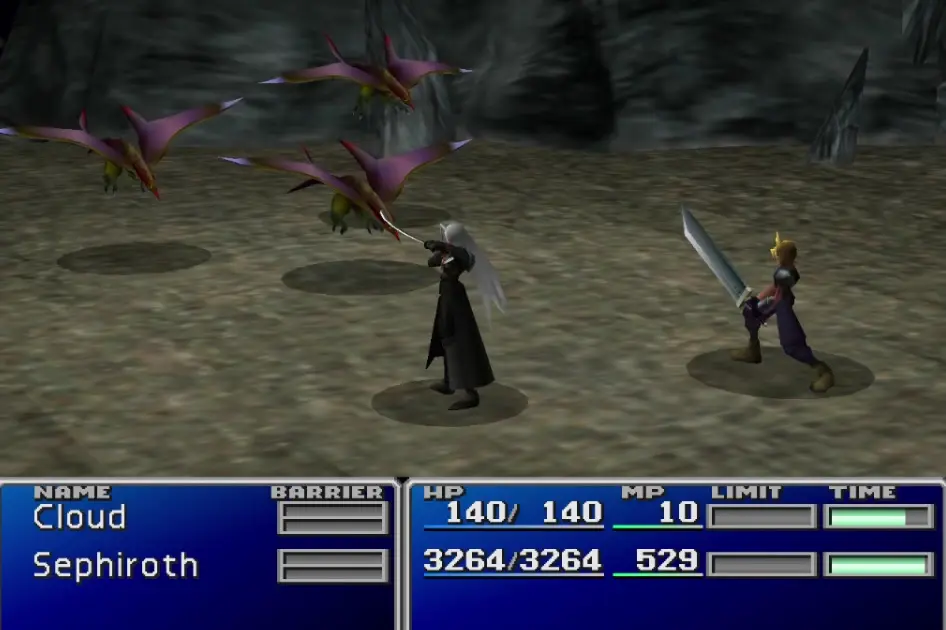Screen dimensions: 946x630
Task: Choose Sephiroth in the party name list
Action: pyautogui.click(x=115, y=565)
